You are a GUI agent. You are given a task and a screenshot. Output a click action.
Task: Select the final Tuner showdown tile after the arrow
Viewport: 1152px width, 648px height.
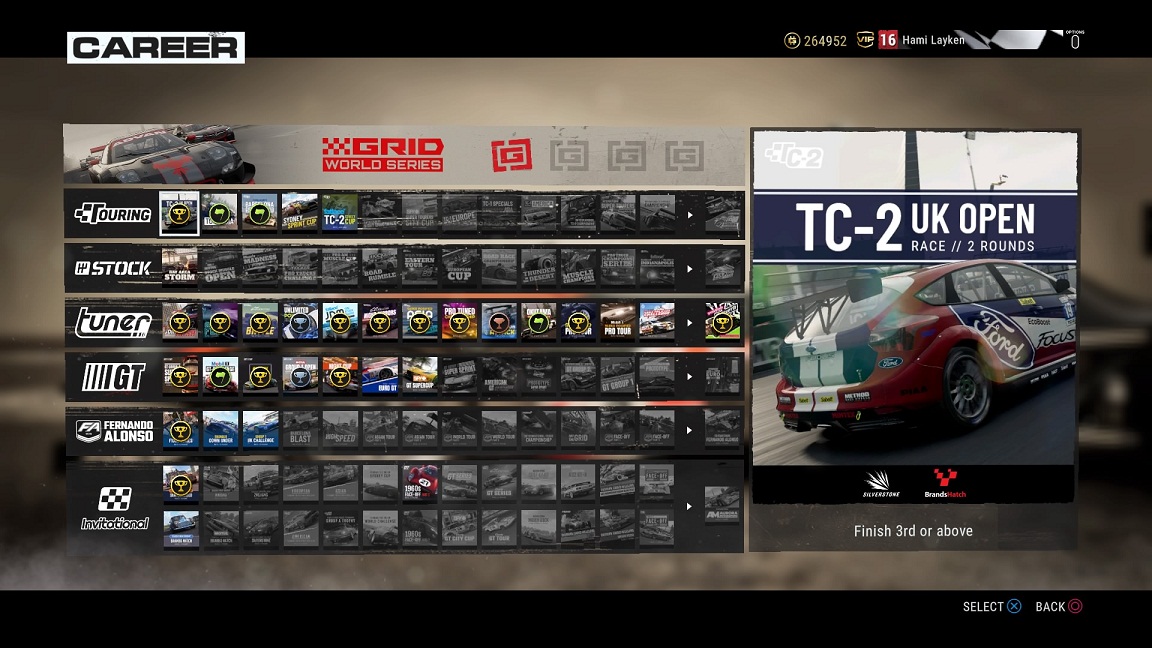(722, 322)
